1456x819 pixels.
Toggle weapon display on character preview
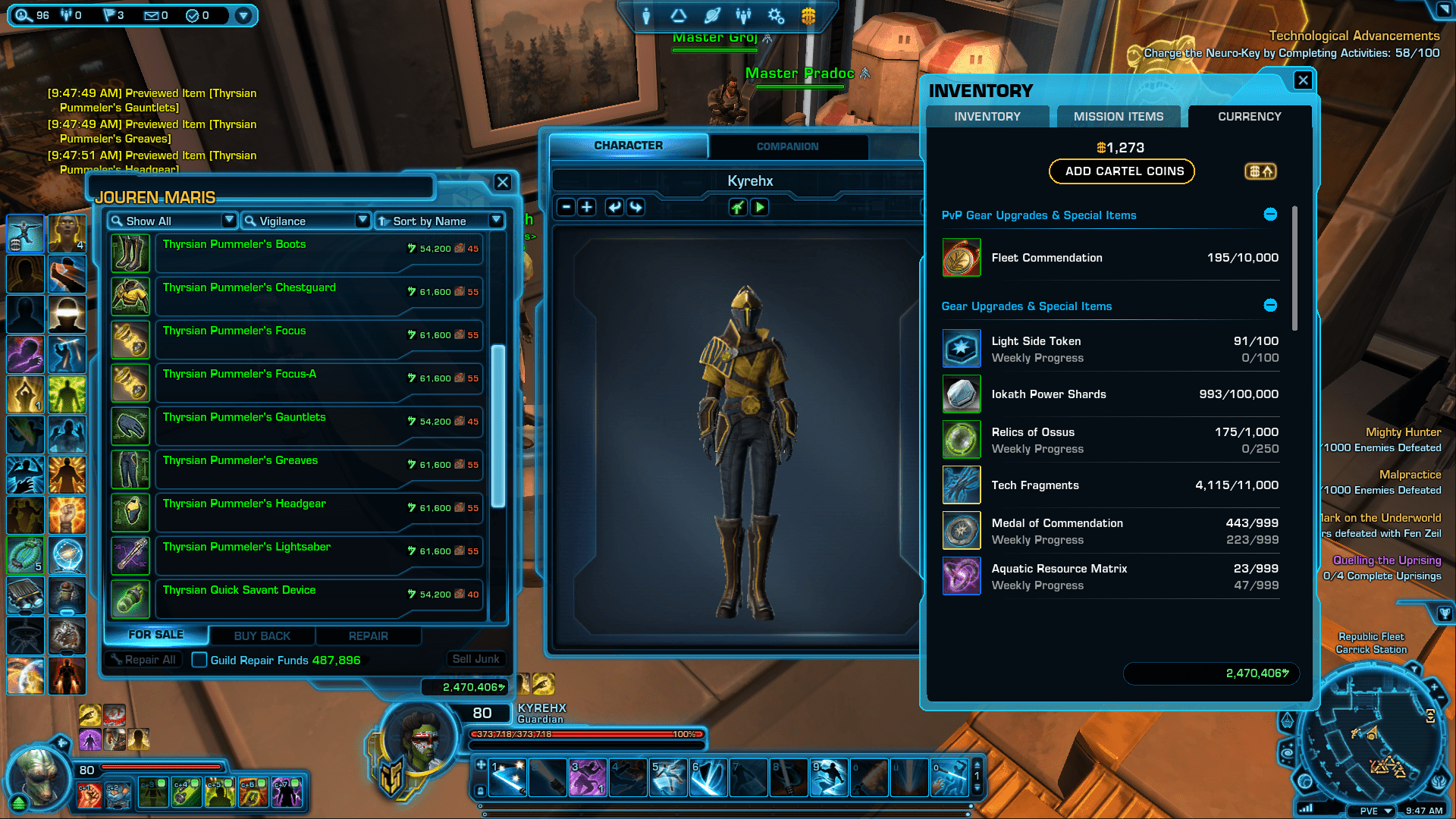point(738,206)
